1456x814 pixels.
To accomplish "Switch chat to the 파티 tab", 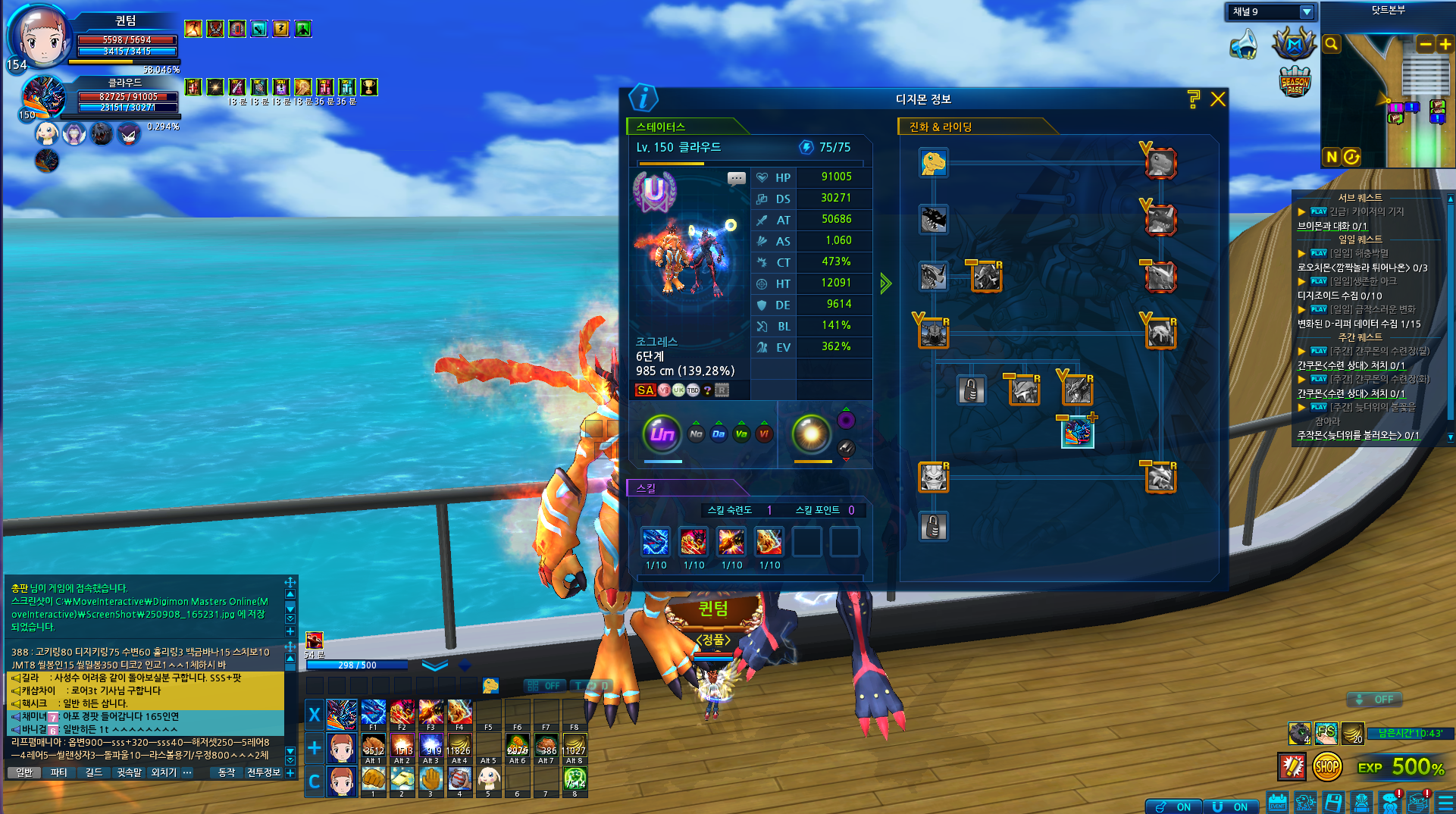I will tap(58, 772).
